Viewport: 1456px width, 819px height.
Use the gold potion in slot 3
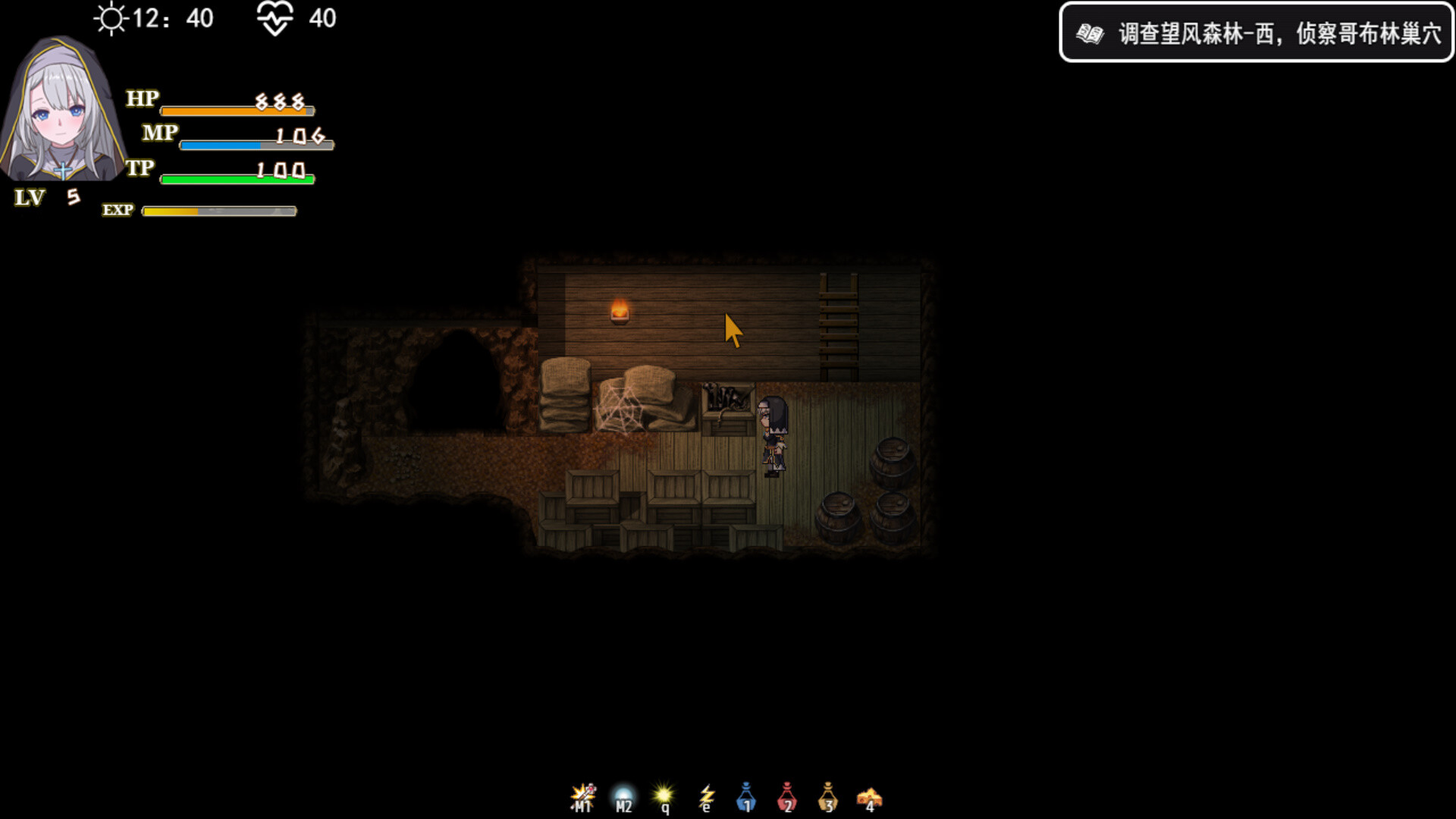click(x=829, y=795)
